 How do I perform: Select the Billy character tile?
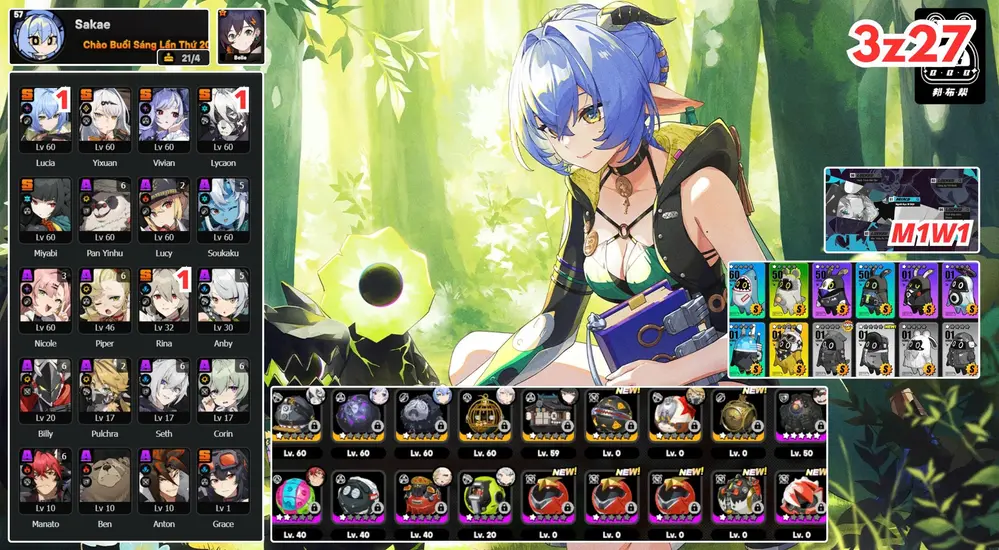(45, 385)
